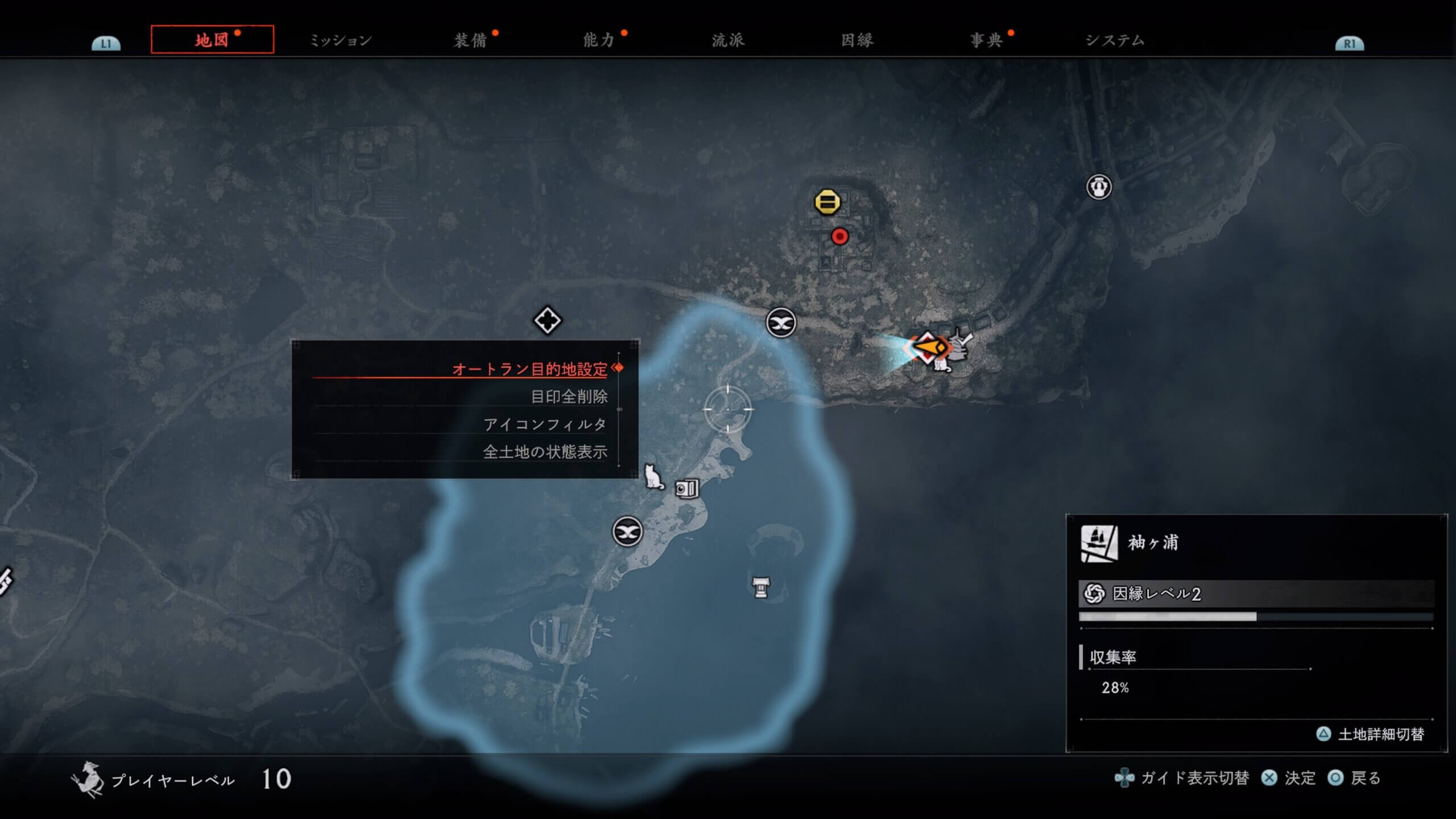The height and width of the screenshot is (819, 1456).
Task: Switch to the 地図 map tab
Action: pyautogui.click(x=212, y=40)
